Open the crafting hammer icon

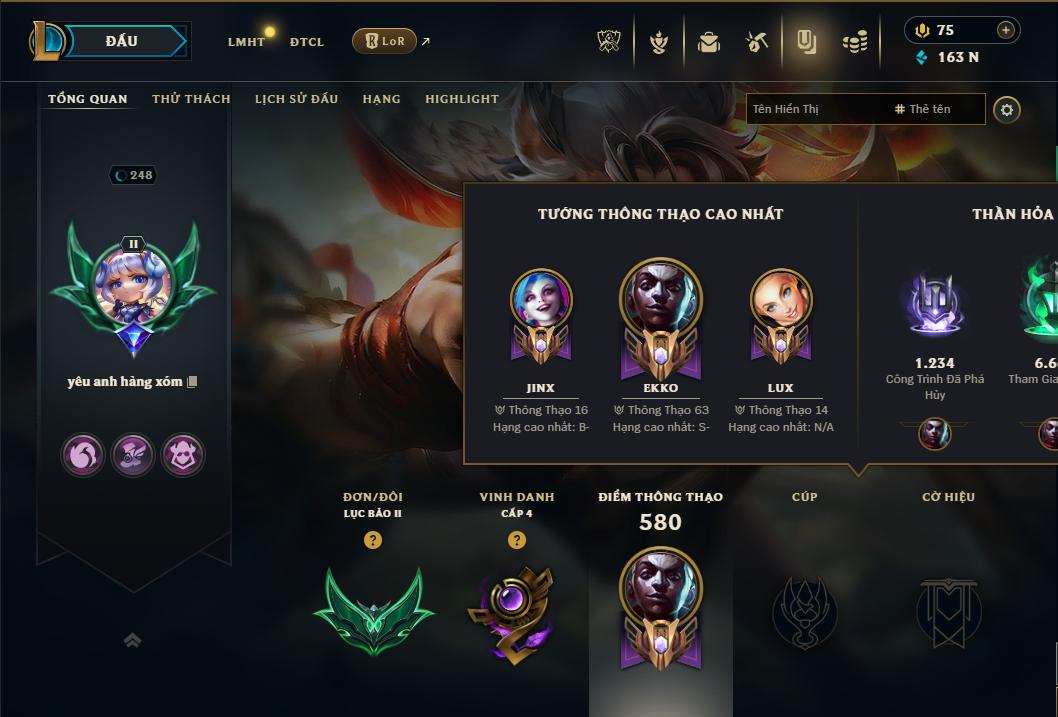click(x=757, y=42)
